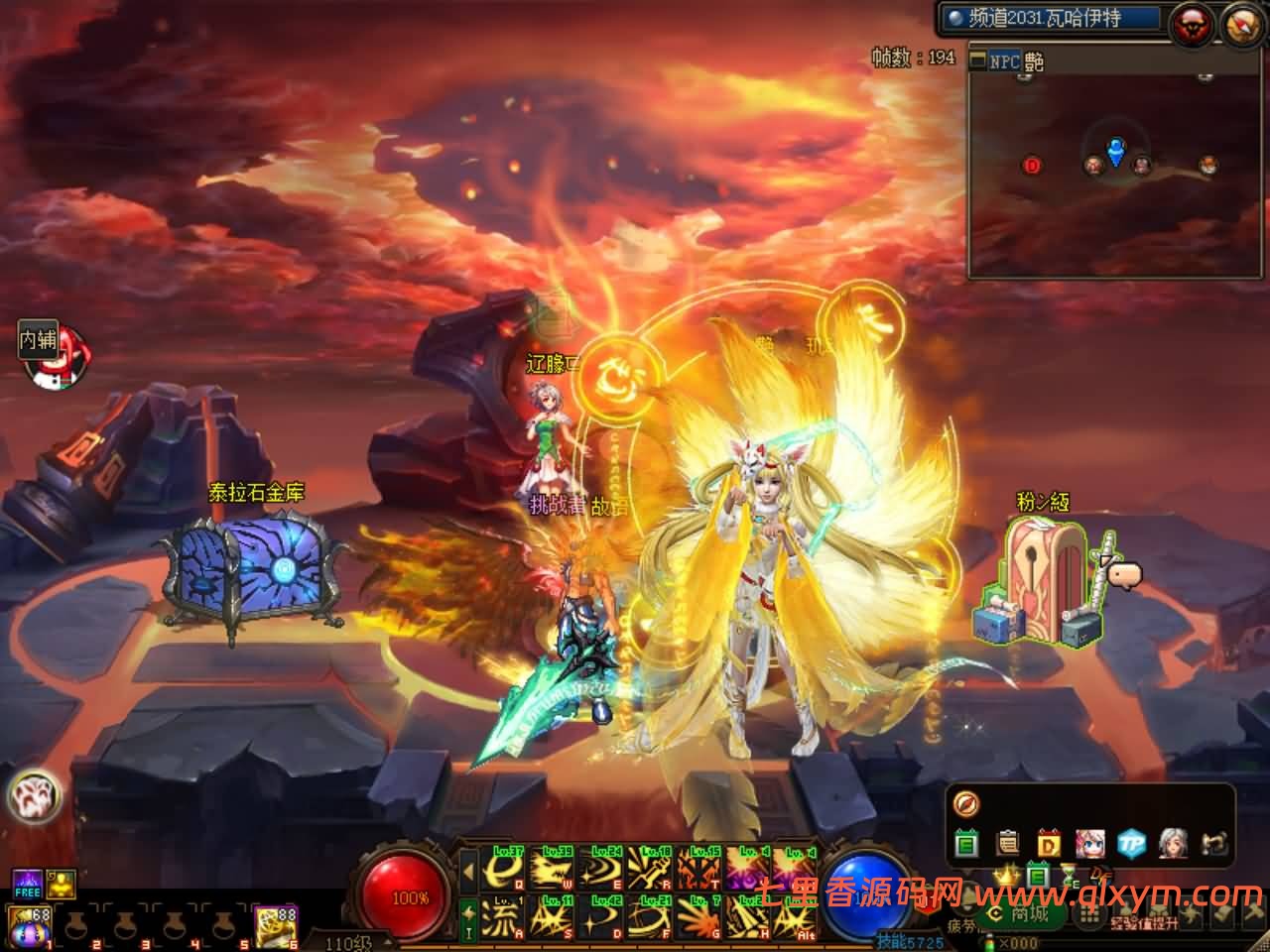Open the blue TP hexagon icon
Image resolution: width=1270 pixels, height=952 pixels.
coord(1131,844)
